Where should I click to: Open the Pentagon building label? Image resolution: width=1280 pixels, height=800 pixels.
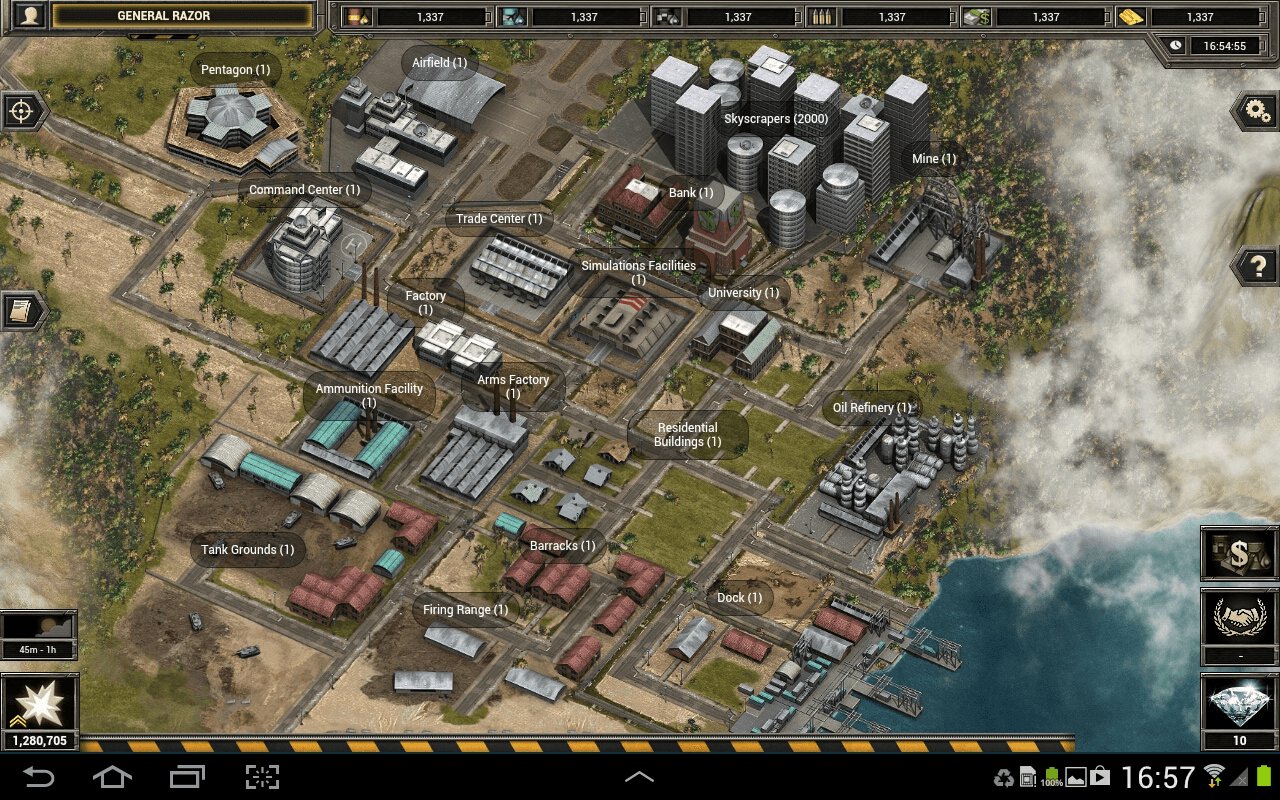234,69
